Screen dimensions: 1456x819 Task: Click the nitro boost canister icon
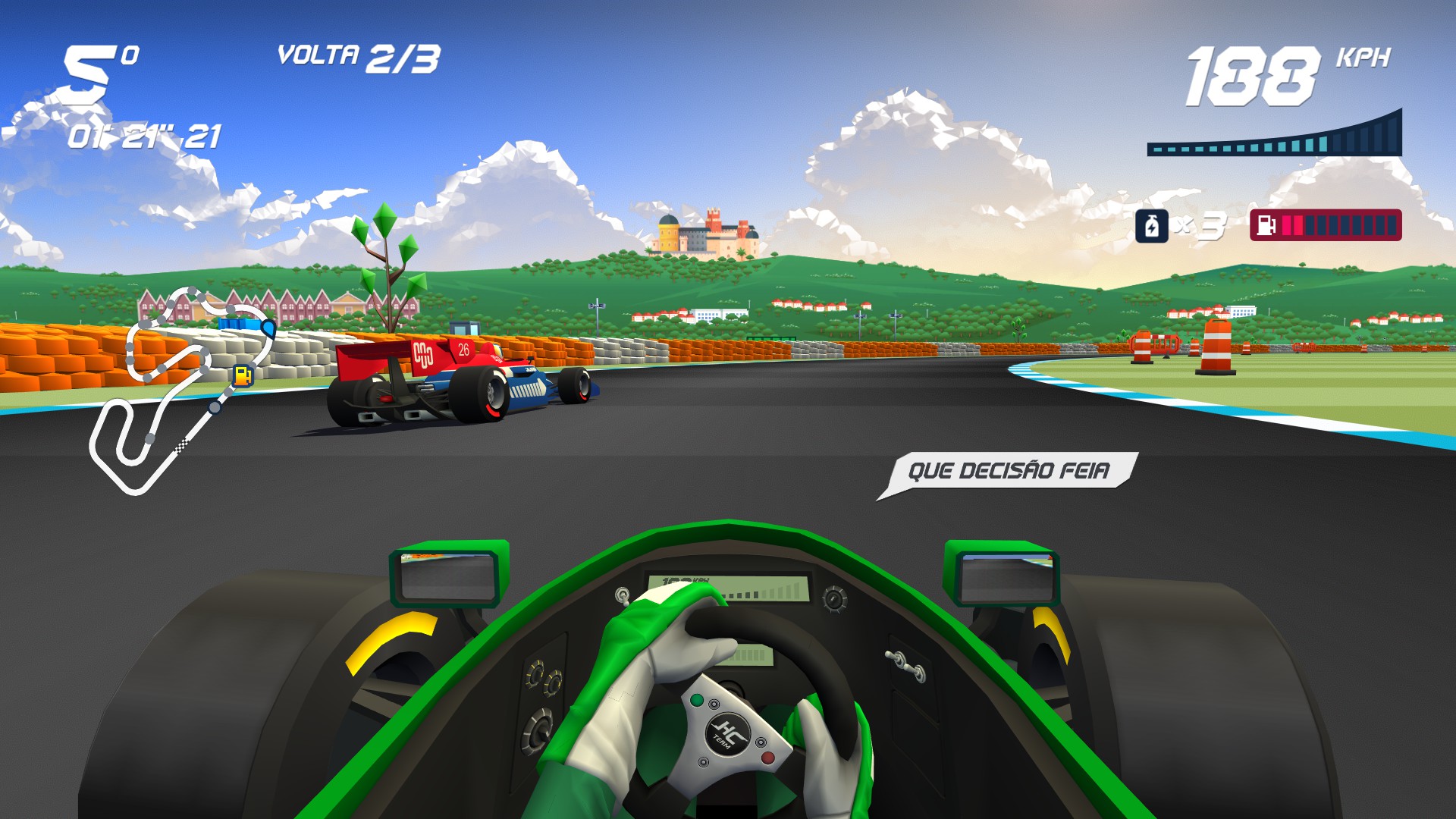pyautogui.click(x=1151, y=226)
